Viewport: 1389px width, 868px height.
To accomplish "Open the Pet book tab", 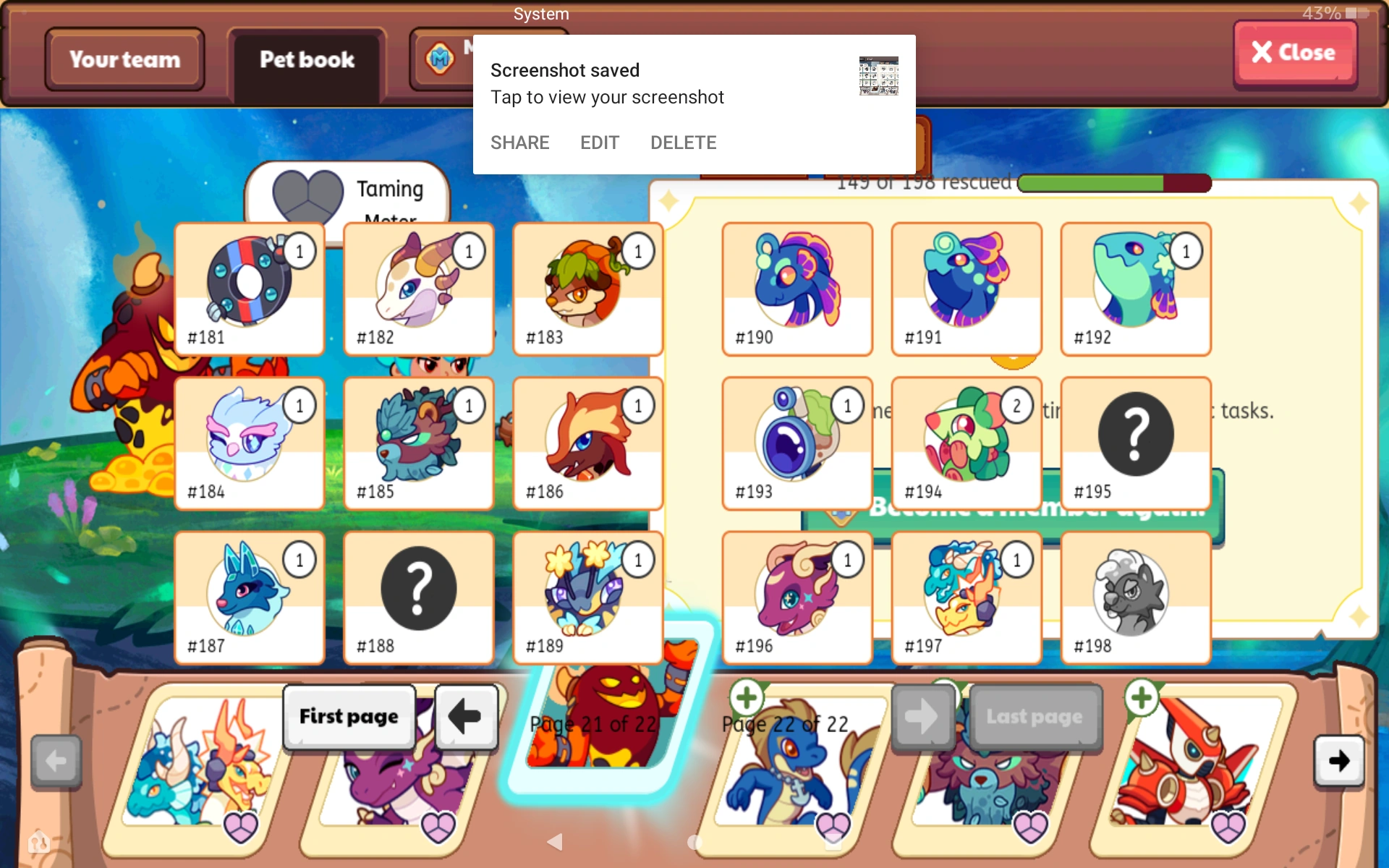I will point(307,59).
